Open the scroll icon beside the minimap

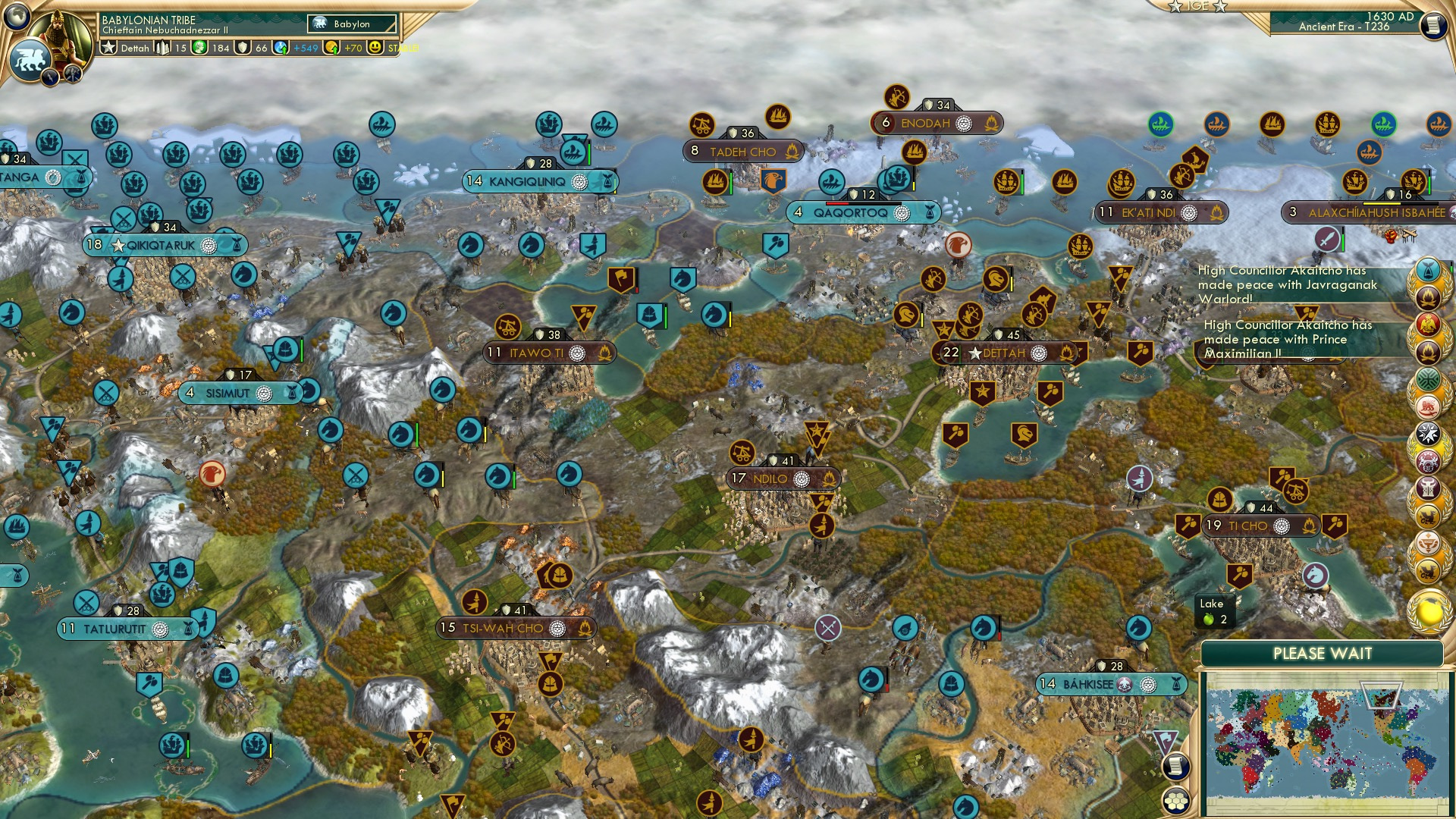[1175, 767]
